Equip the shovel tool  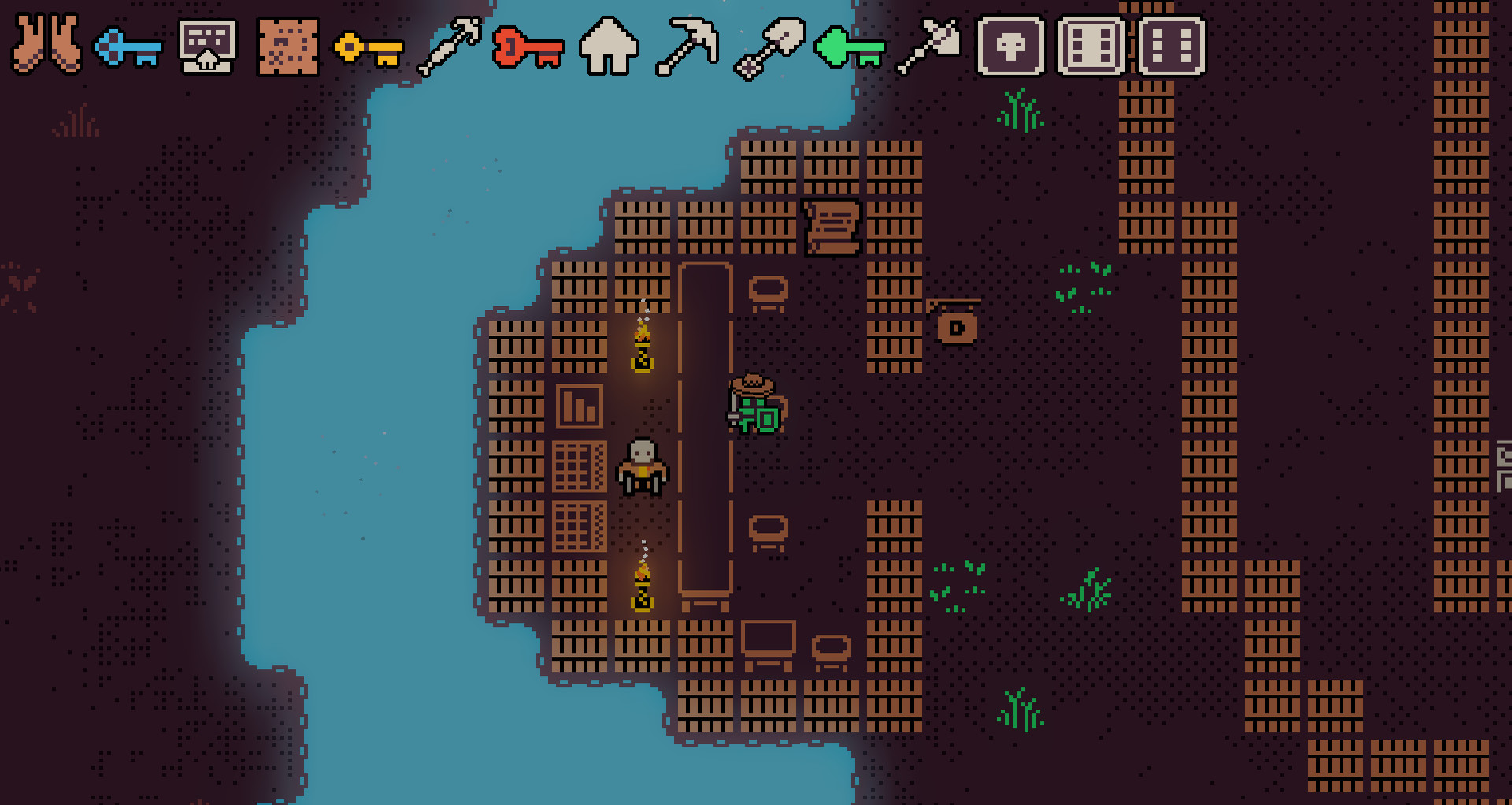[x=769, y=47]
